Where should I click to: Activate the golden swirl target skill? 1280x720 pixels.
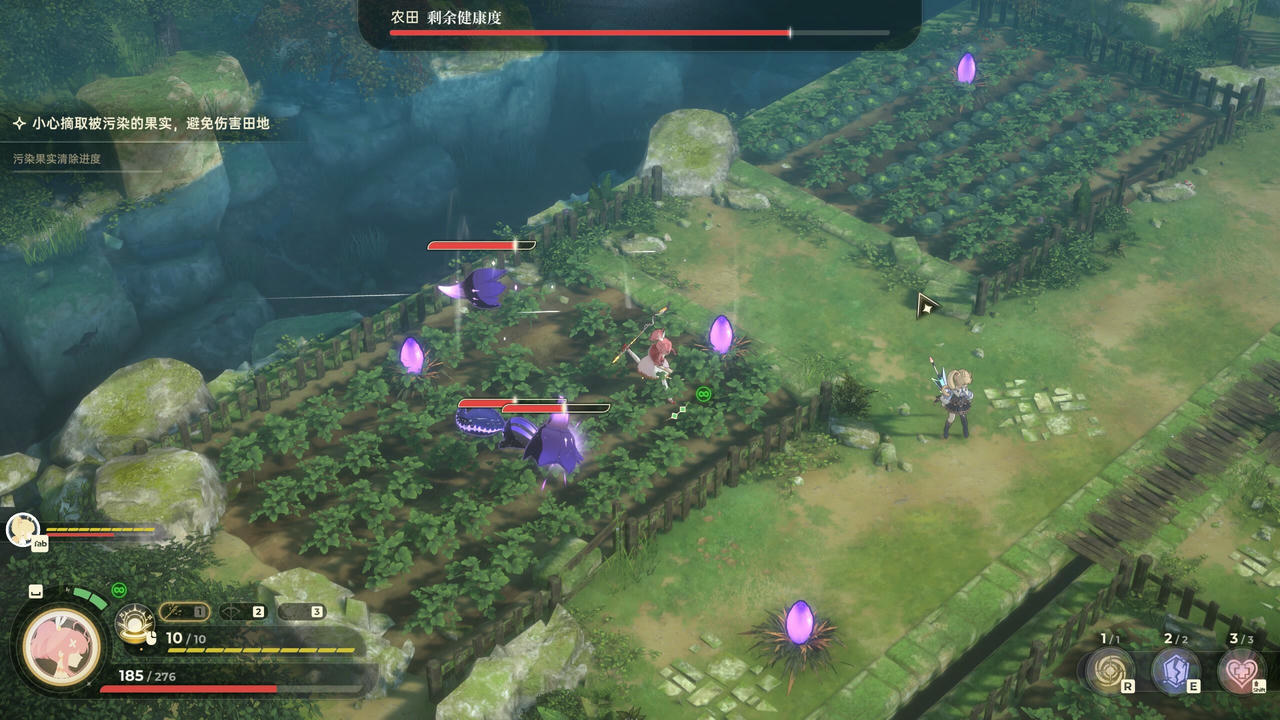[1110, 668]
